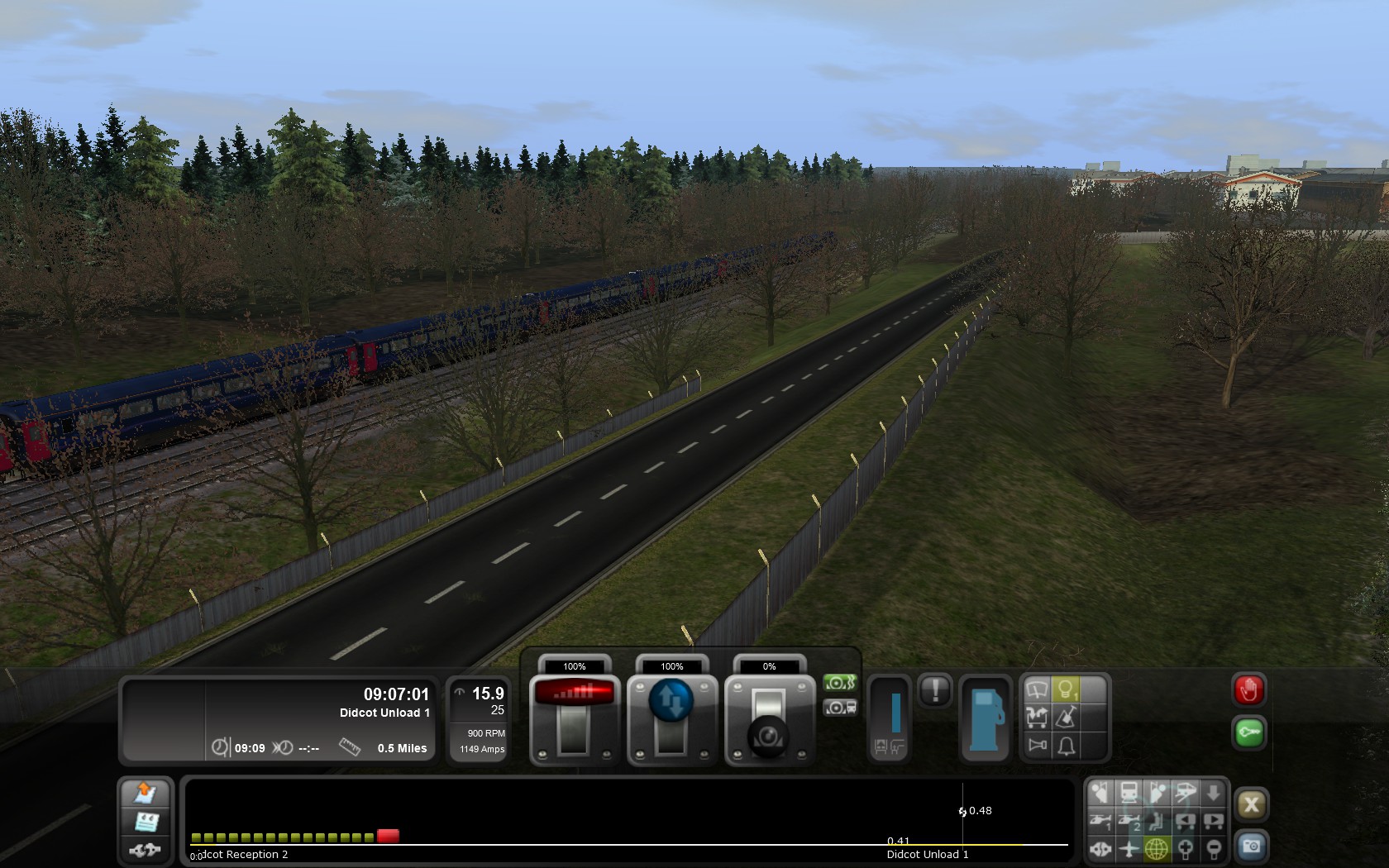Close the HUD with the X button
Screen dimensions: 1389x868
[x=1251, y=804]
